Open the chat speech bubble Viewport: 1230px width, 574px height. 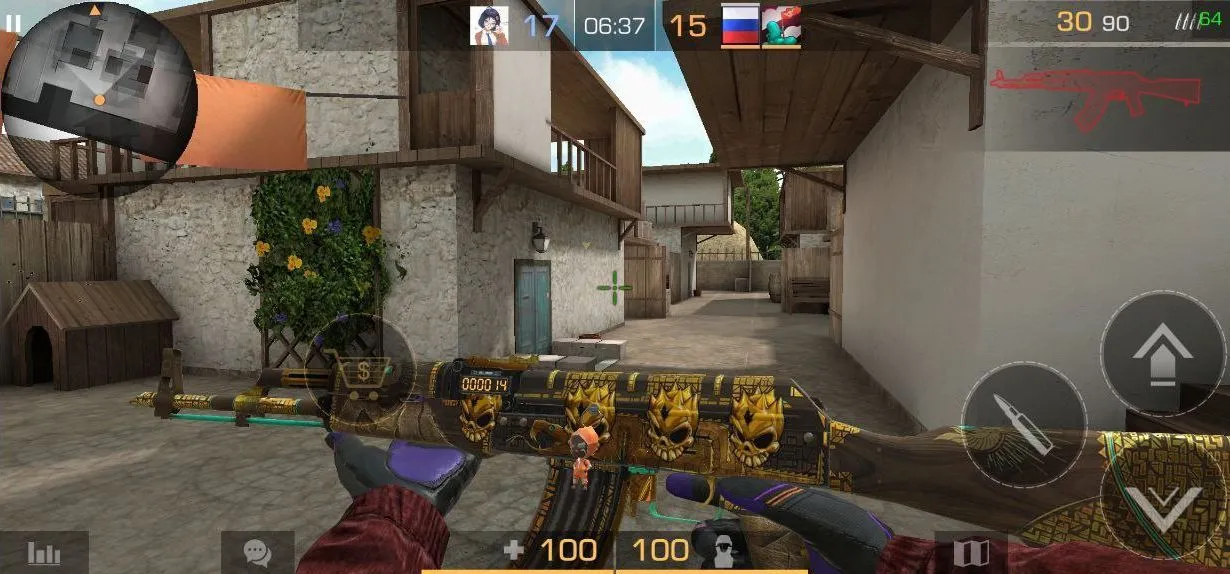(258, 552)
